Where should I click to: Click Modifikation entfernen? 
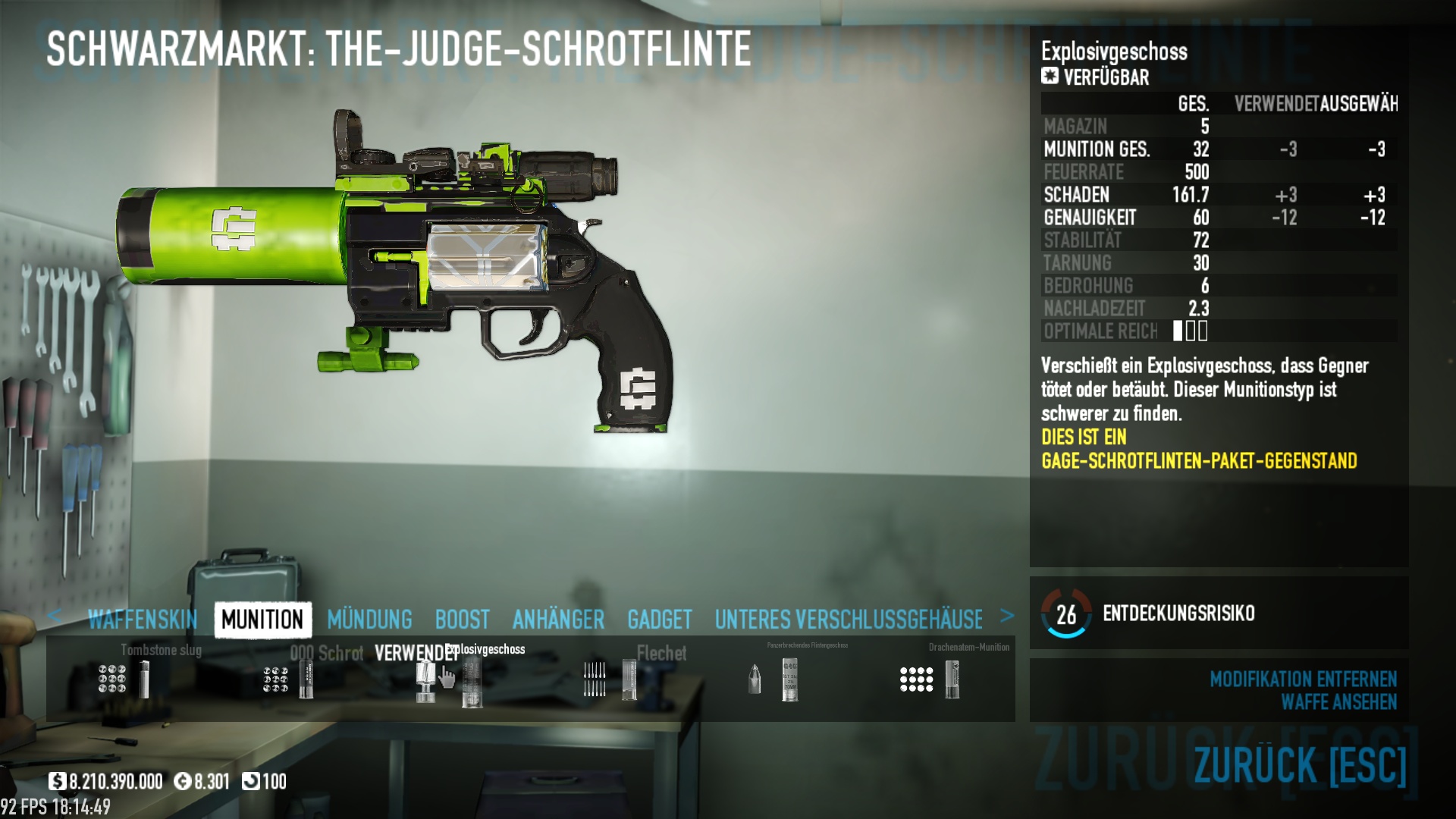tap(1302, 679)
